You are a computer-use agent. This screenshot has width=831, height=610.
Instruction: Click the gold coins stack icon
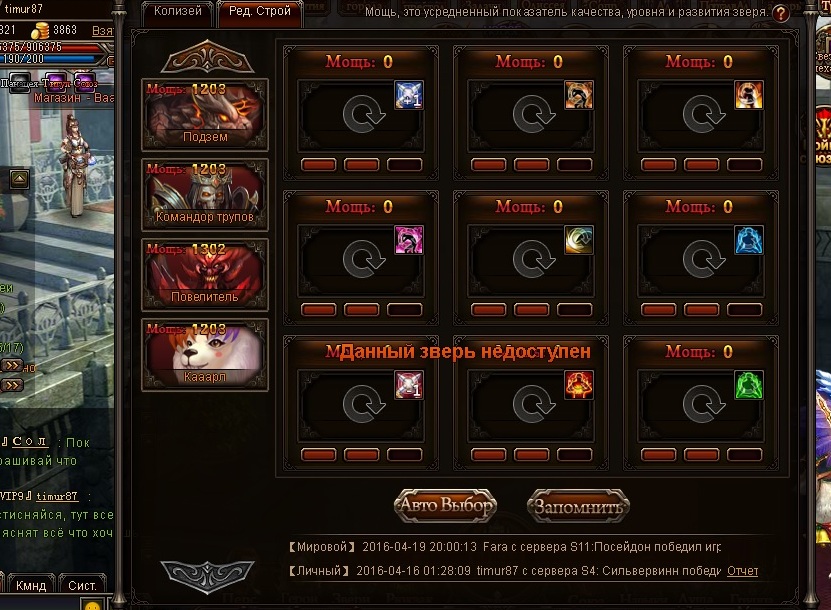[x=42, y=31]
